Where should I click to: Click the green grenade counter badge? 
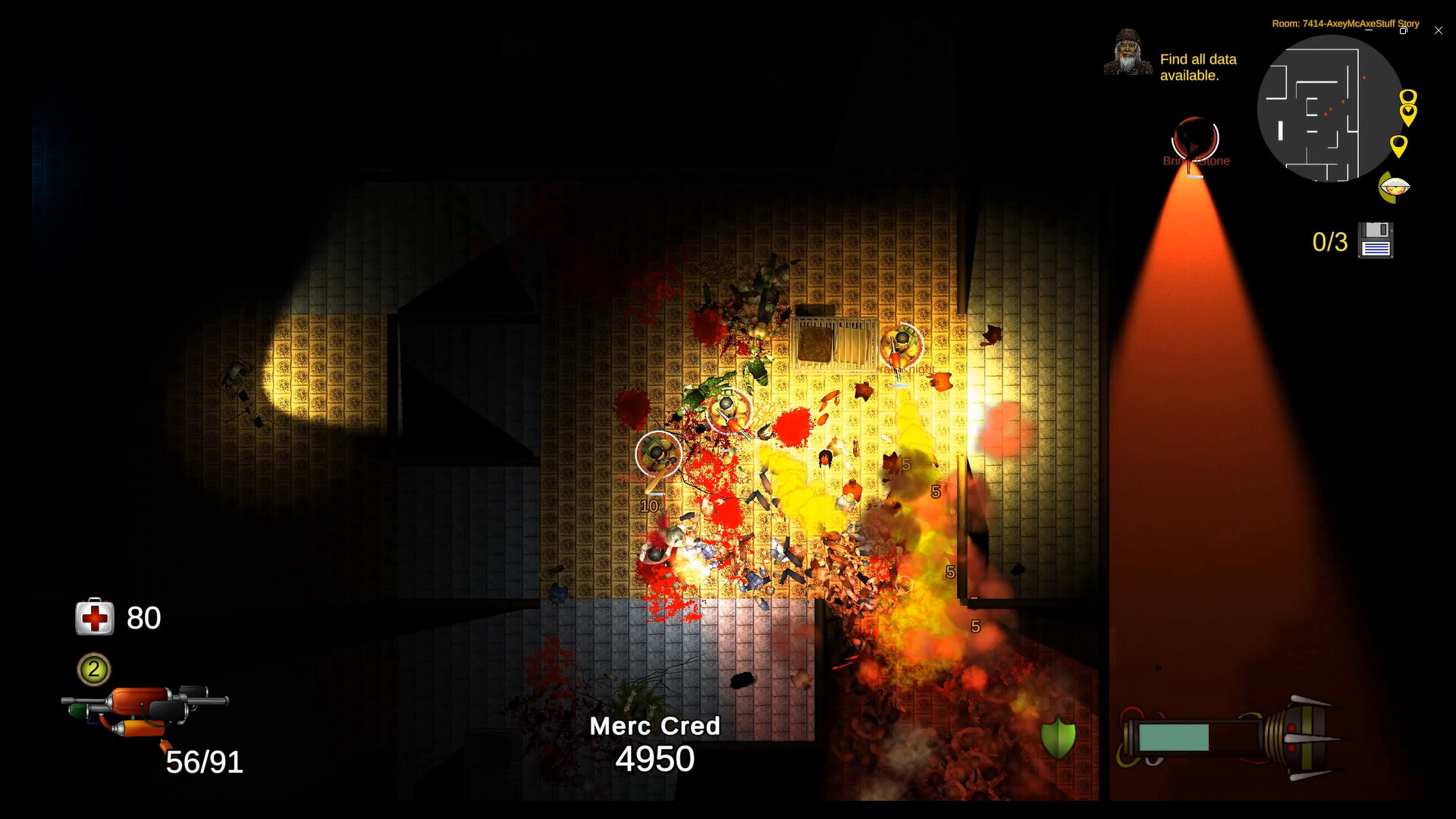(93, 670)
